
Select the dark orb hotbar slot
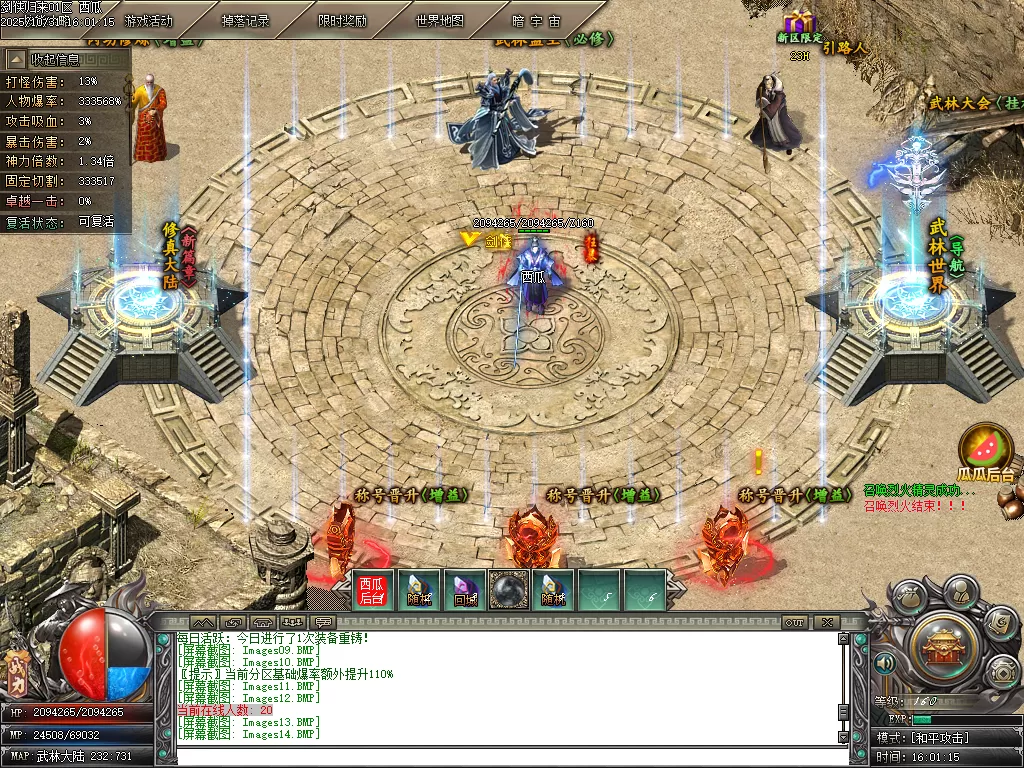coord(509,590)
